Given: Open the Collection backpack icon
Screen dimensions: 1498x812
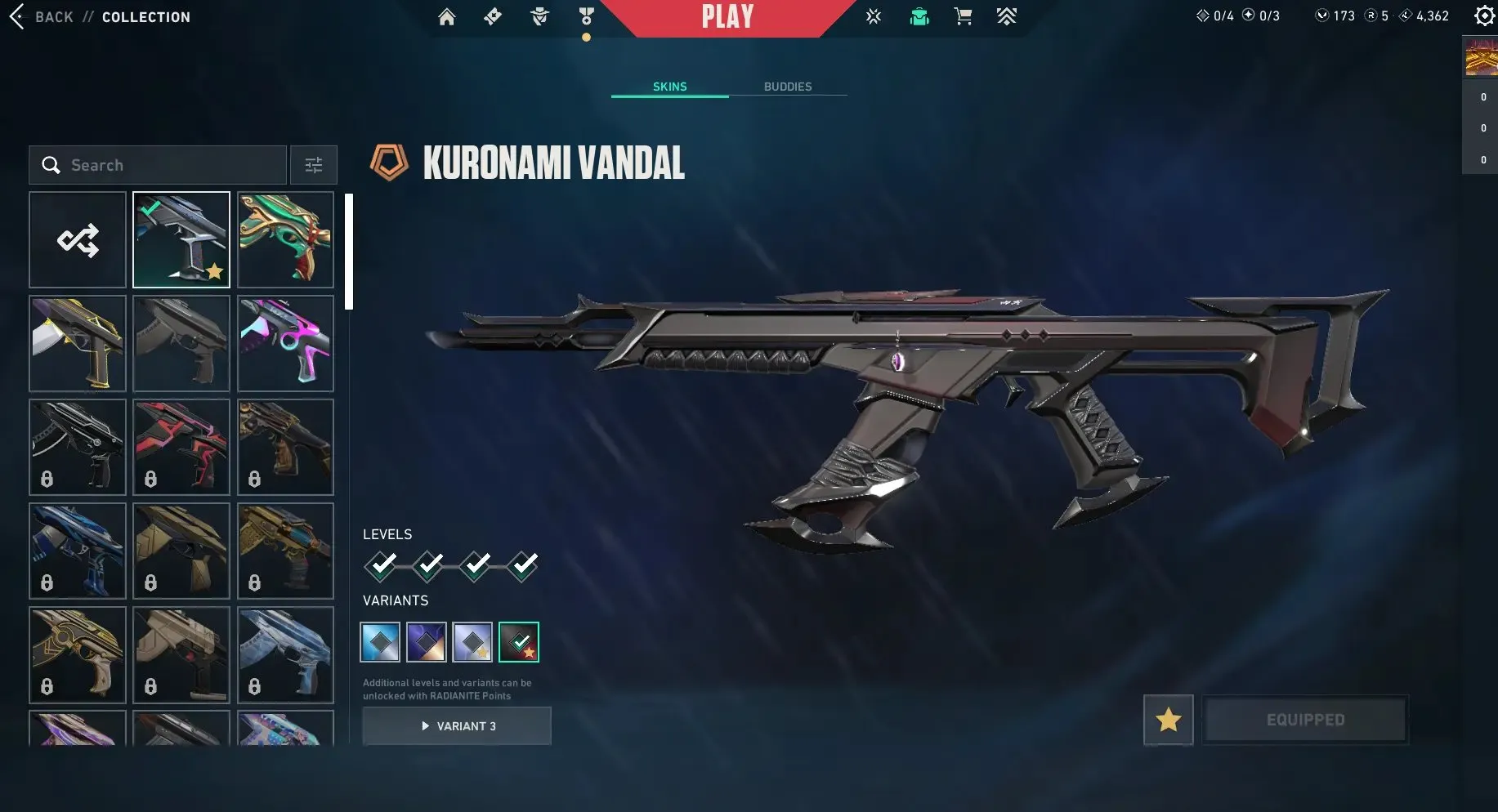Looking at the screenshot, I should point(919,16).
